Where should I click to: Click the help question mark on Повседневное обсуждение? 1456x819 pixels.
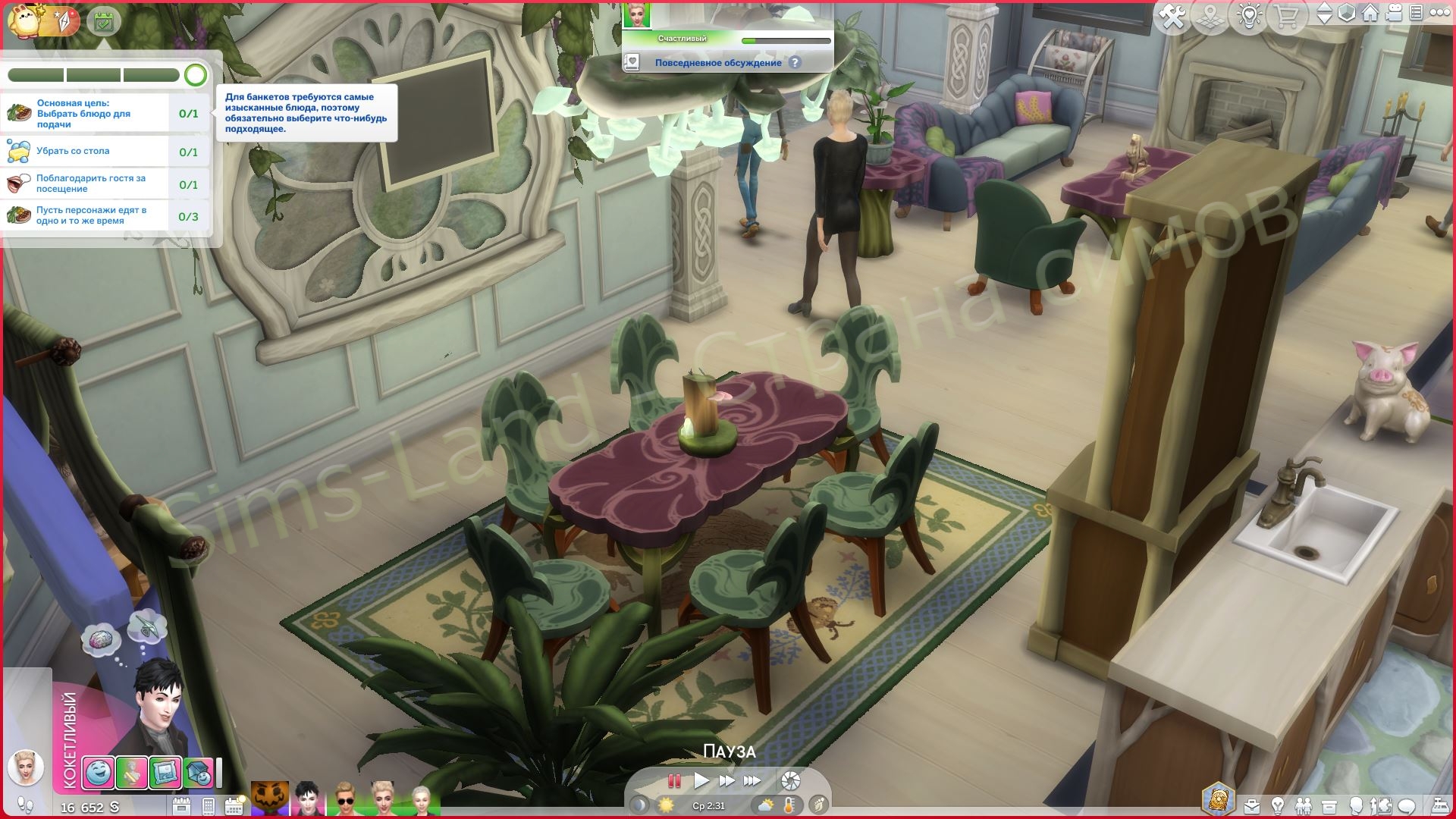(x=795, y=62)
